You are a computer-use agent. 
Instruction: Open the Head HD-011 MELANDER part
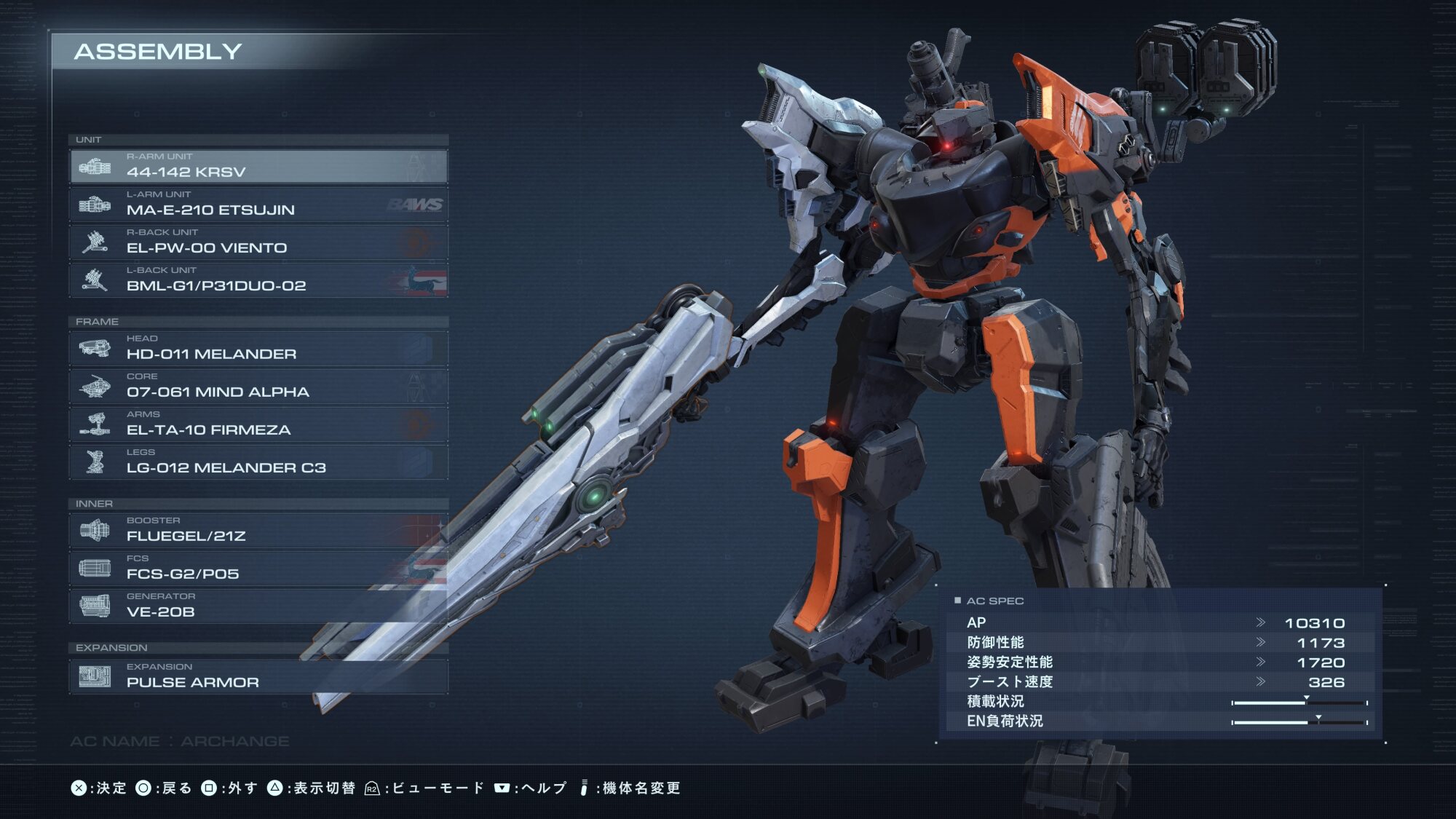pos(258,349)
